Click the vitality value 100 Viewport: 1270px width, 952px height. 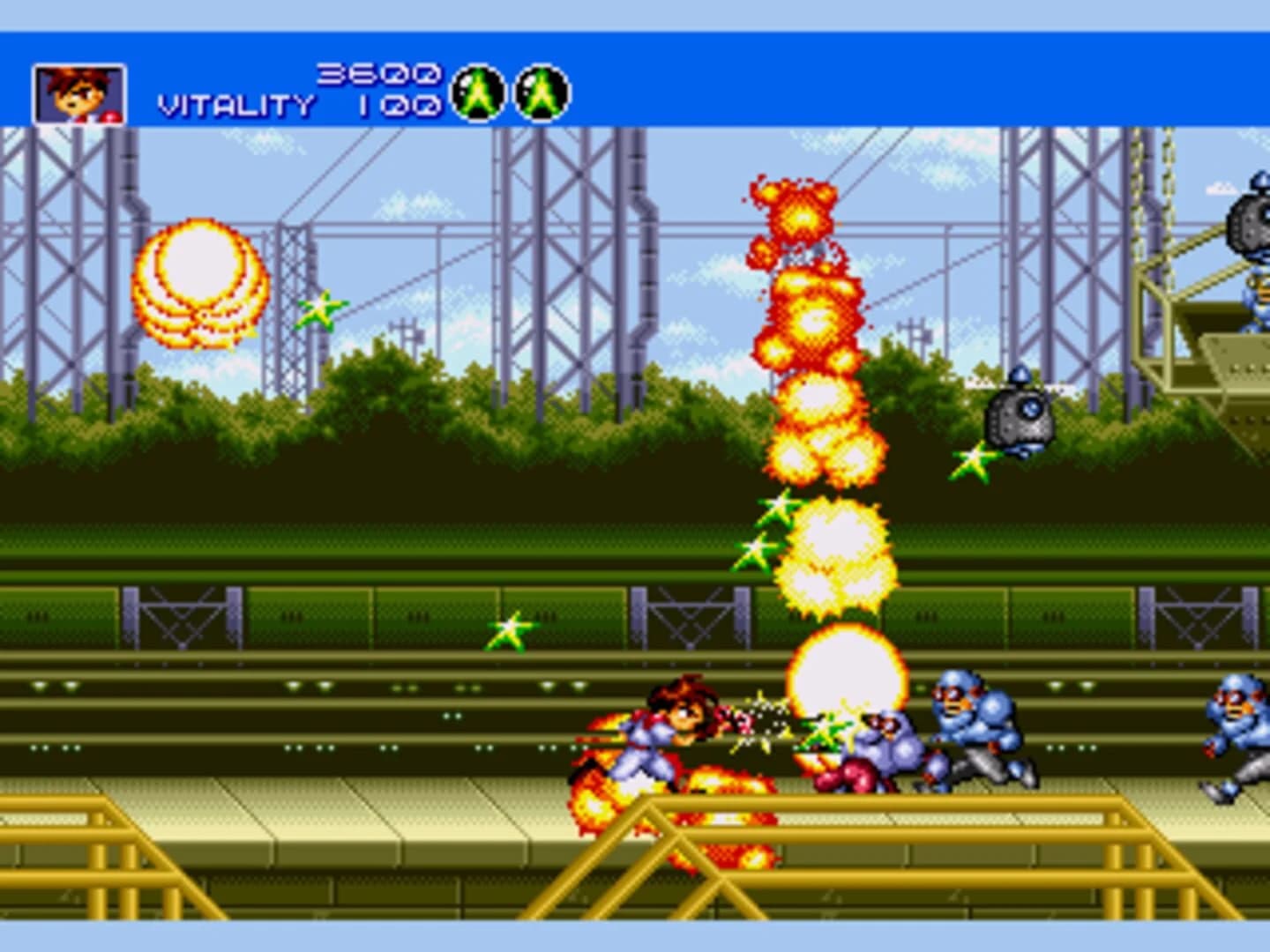pyautogui.click(x=397, y=104)
